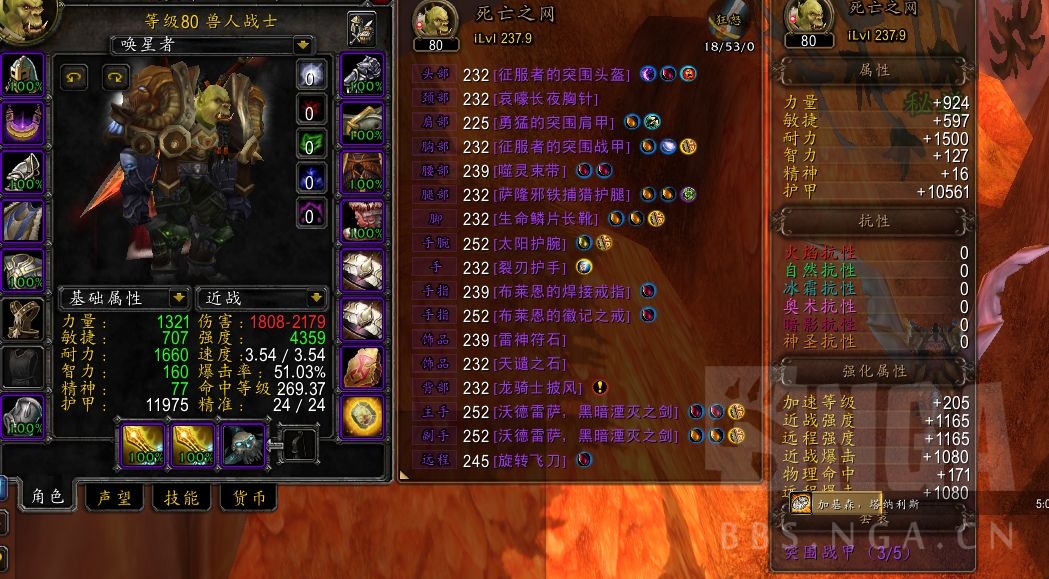Open the 声望 reputation tab
Image resolution: width=1049 pixels, height=579 pixels.
tap(112, 497)
